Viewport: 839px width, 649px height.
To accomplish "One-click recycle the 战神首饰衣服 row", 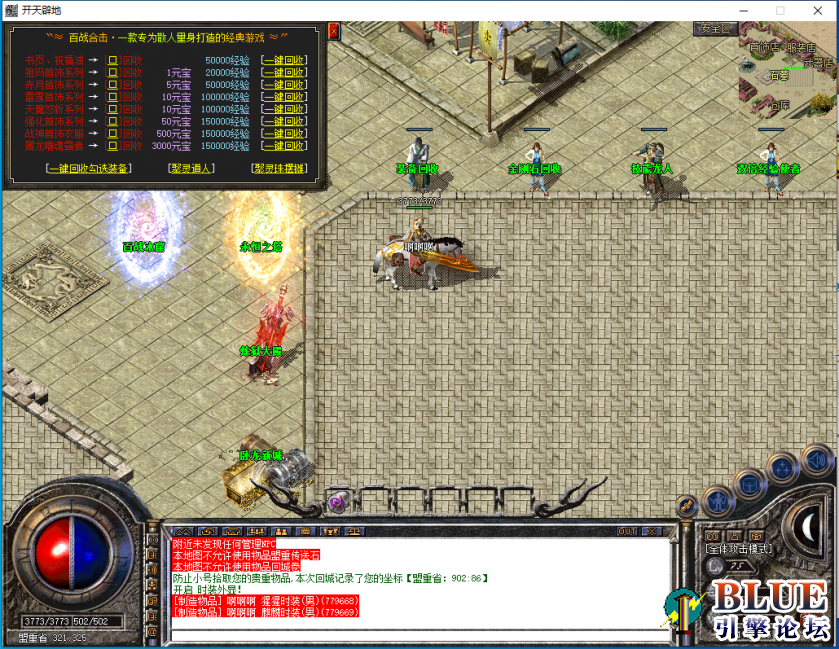I will (x=283, y=133).
